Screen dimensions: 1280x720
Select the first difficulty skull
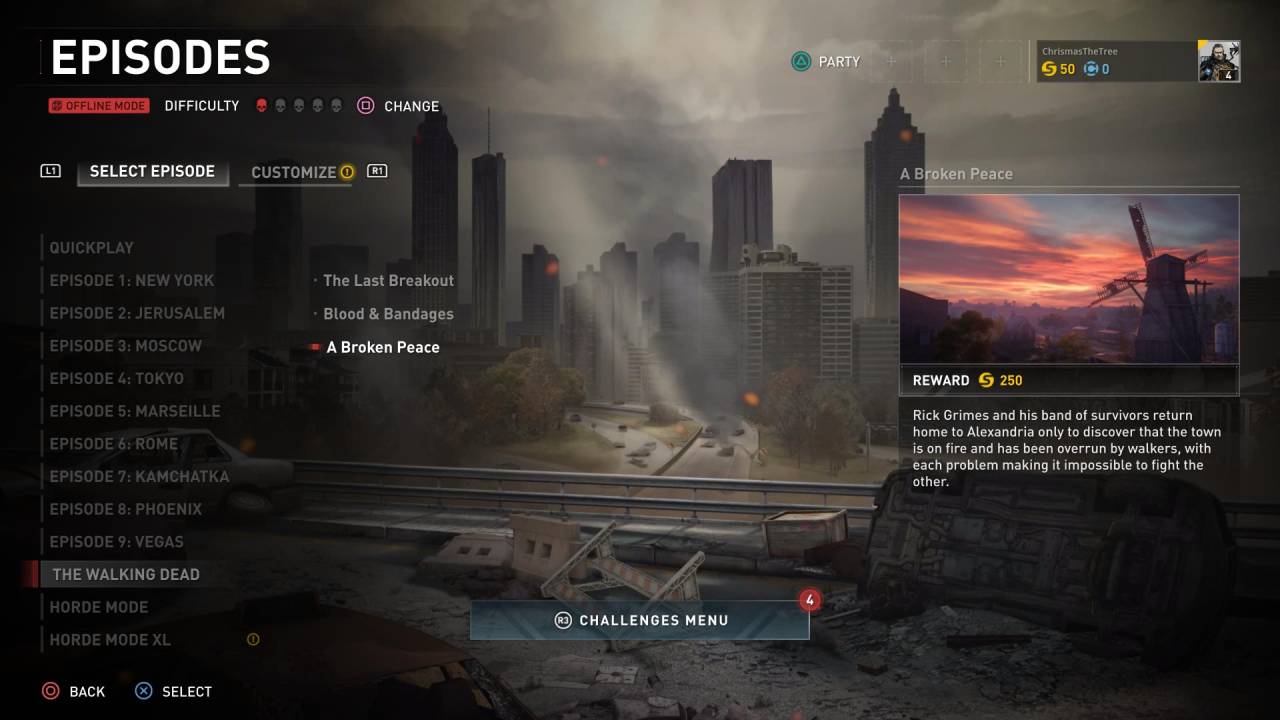tap(261, 105)
